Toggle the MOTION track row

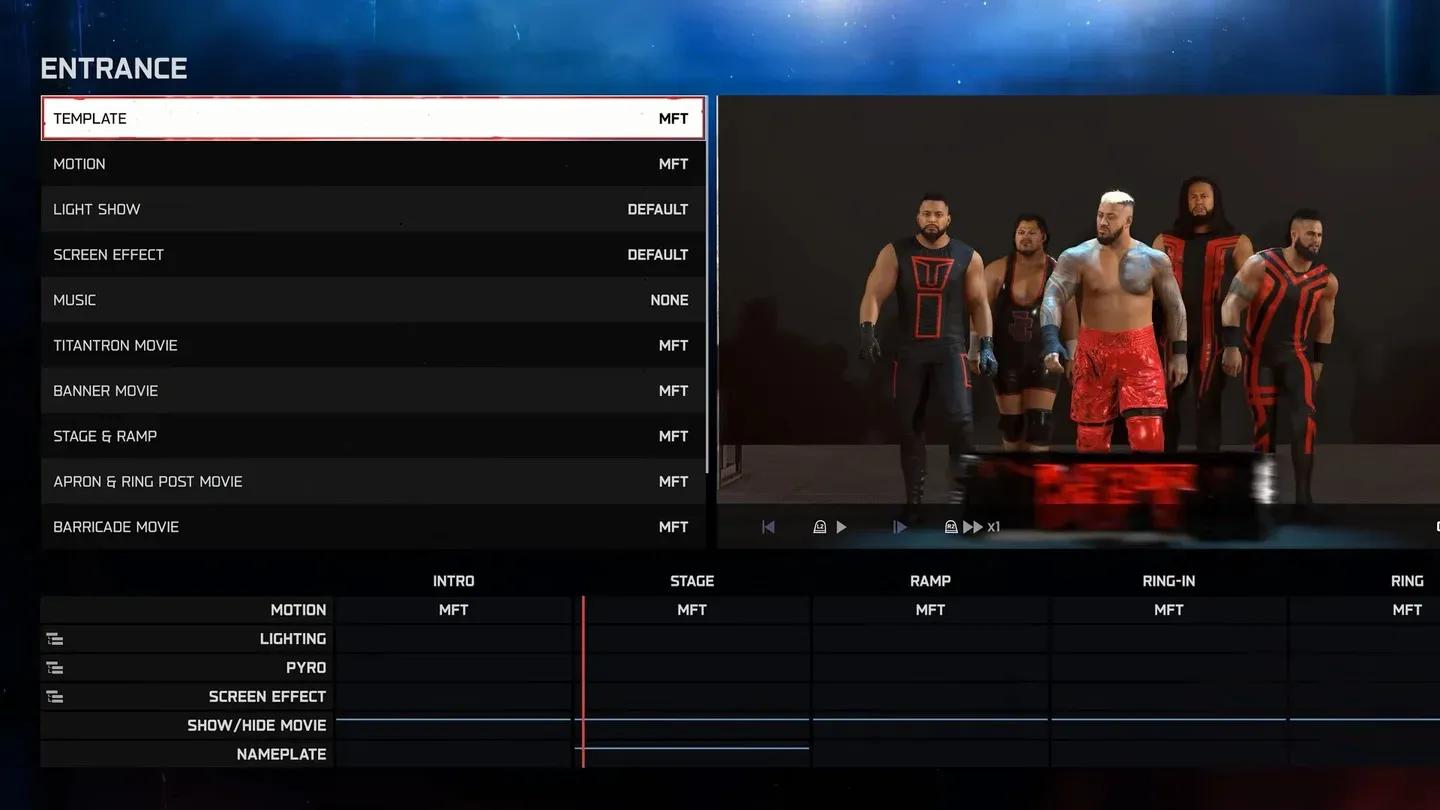[x=298, y=609]
